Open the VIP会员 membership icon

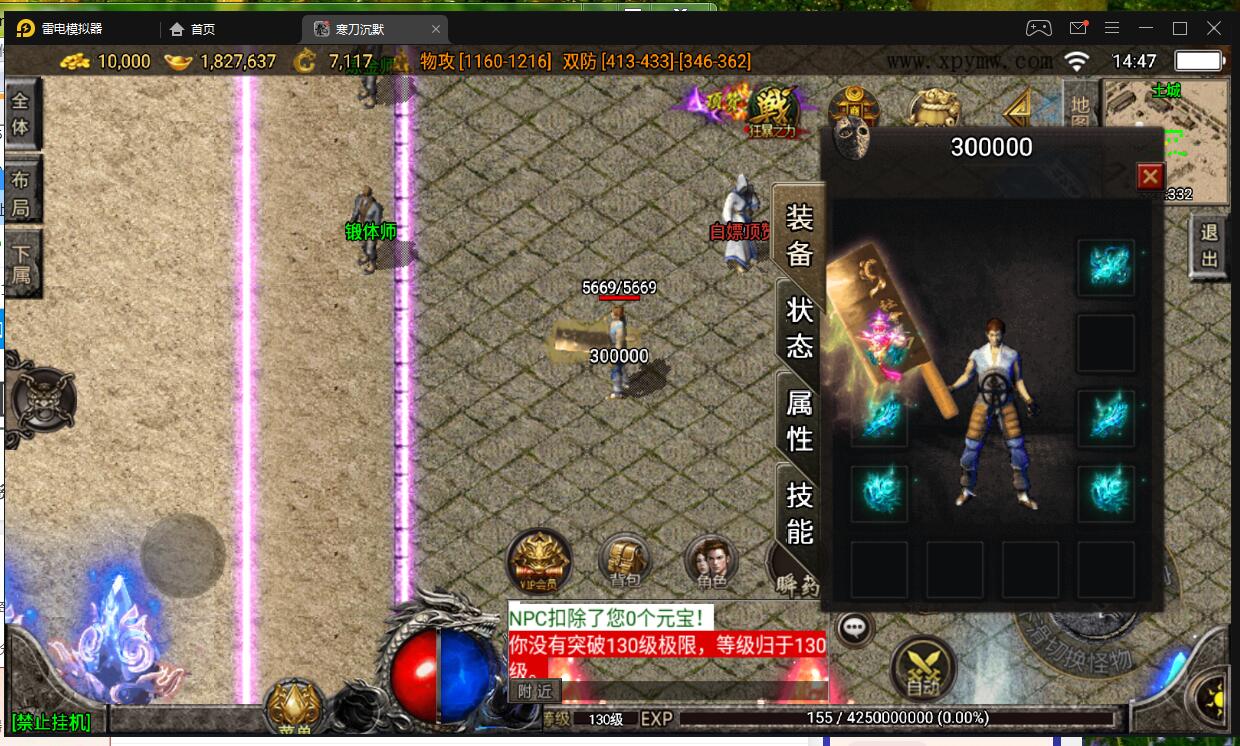[539, 561]
